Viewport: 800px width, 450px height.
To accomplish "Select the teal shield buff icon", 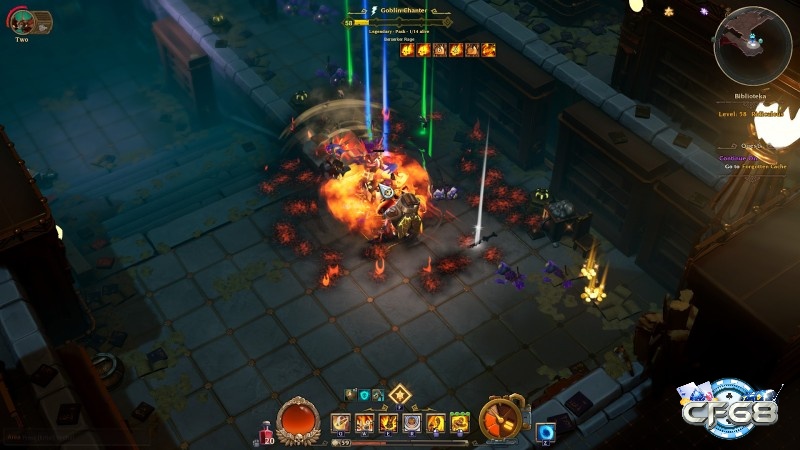I will [364, 395].
